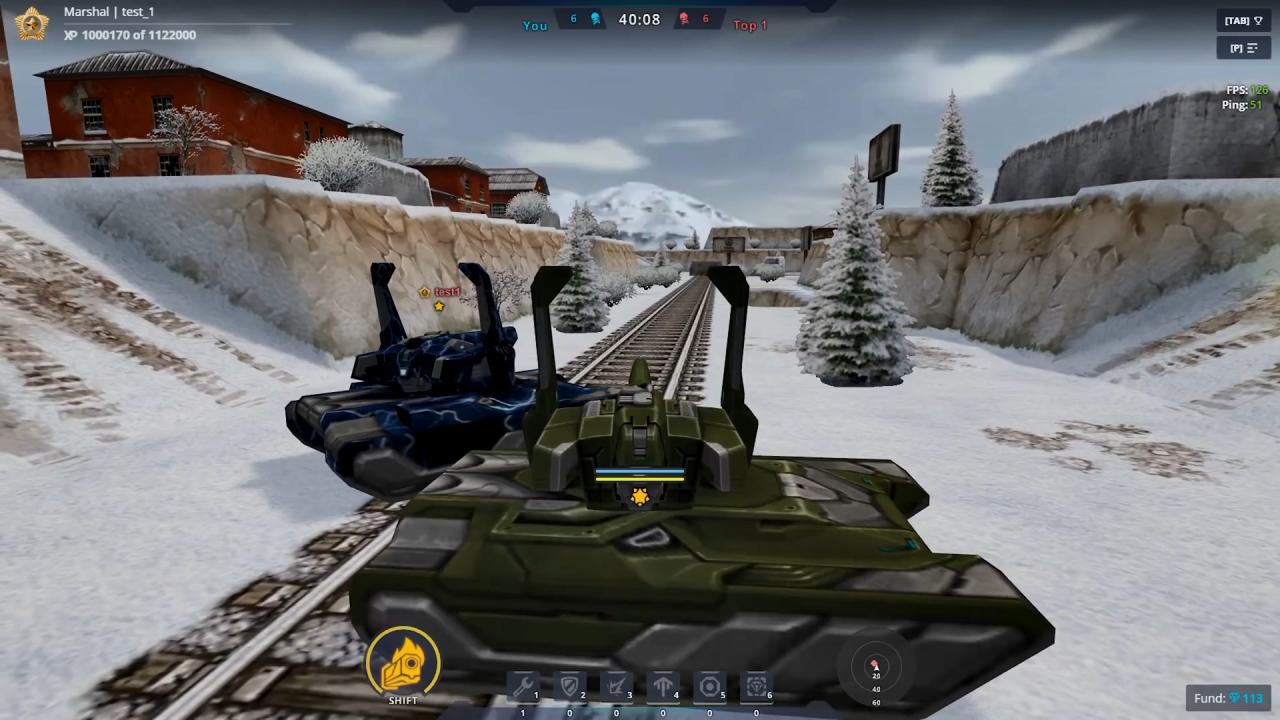Screen dimensions: 1280x720
Task: Open the pause menu list button
Action: [1243, 48]
